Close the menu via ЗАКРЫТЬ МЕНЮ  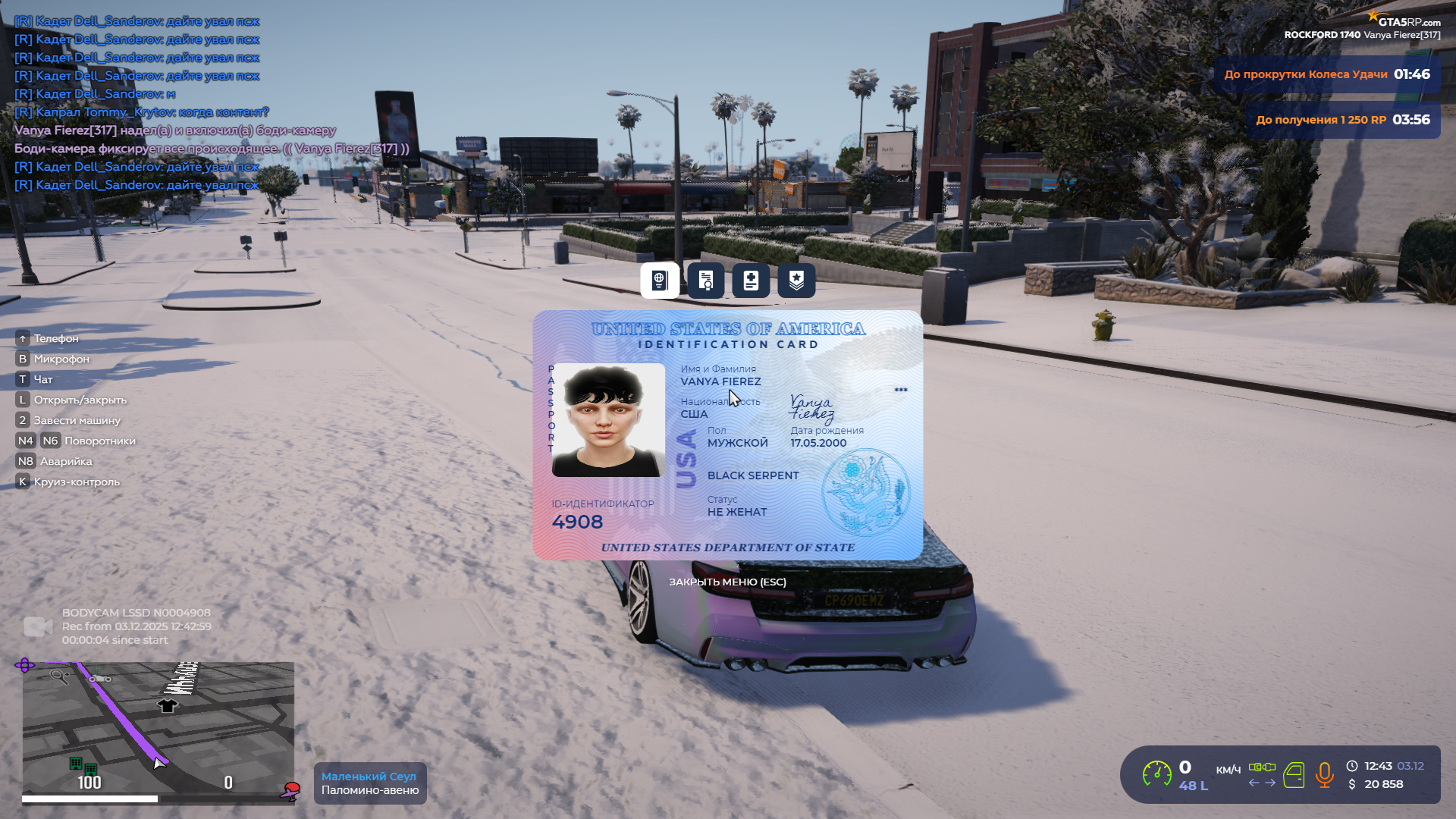727,582
